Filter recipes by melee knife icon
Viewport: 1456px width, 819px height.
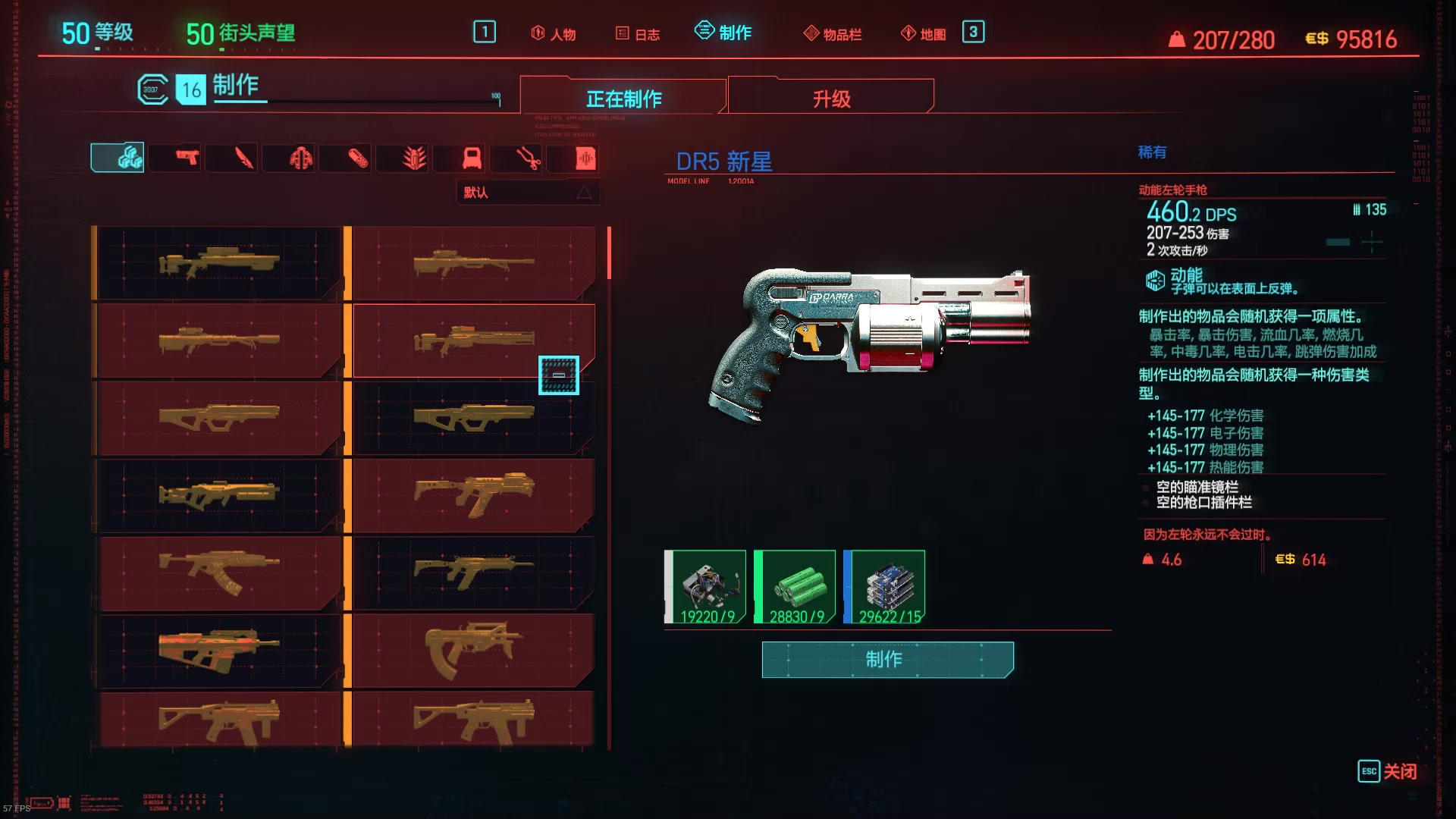243,158
